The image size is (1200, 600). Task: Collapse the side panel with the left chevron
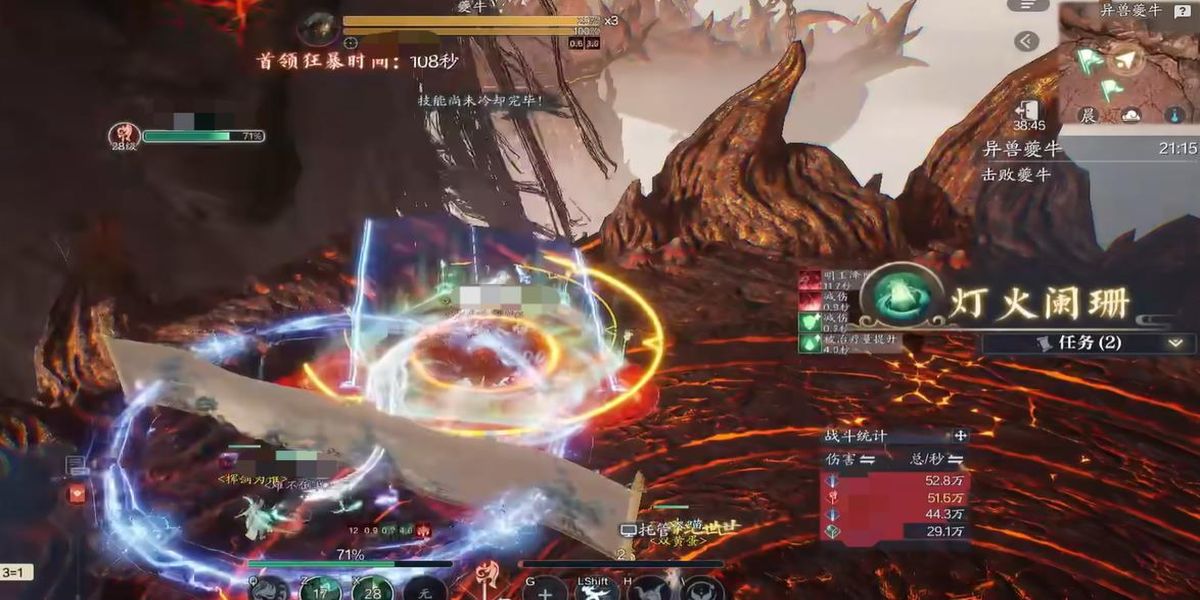(1026, 41)
